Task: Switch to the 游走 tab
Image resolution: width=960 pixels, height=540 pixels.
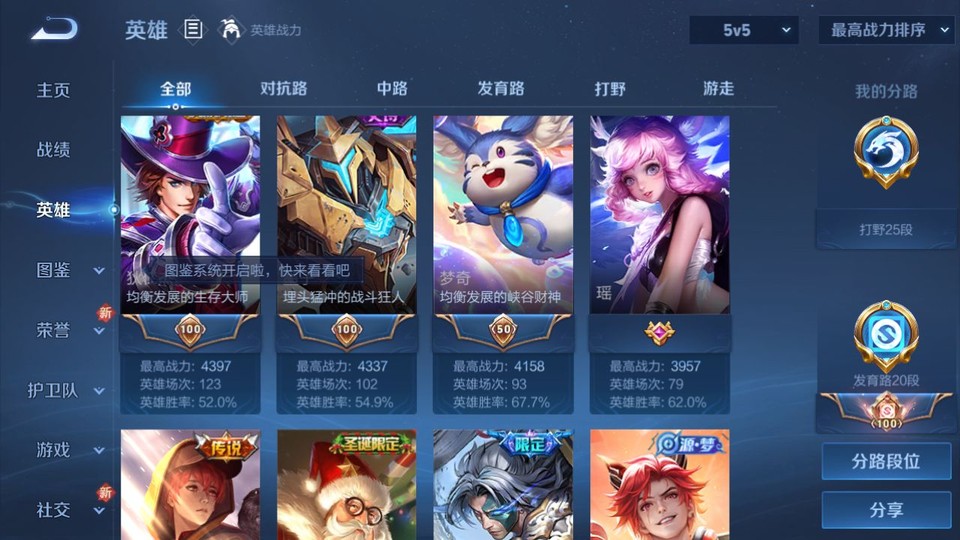Action: [x=718, y=88]
